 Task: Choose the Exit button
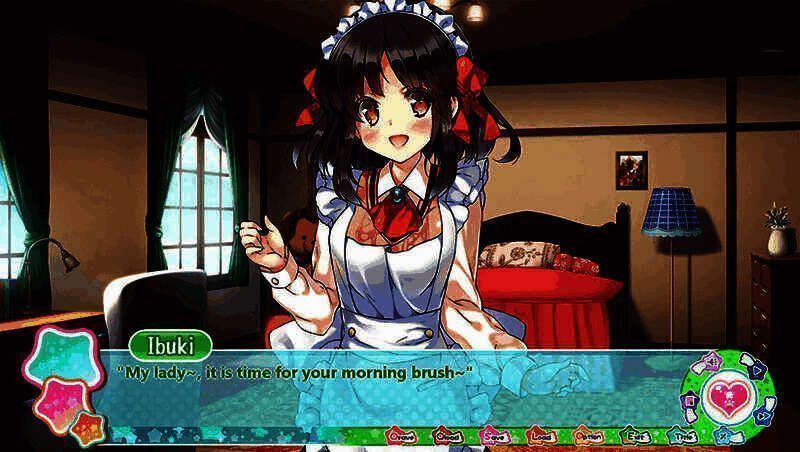pyautogui.click(x=634, y=435)
